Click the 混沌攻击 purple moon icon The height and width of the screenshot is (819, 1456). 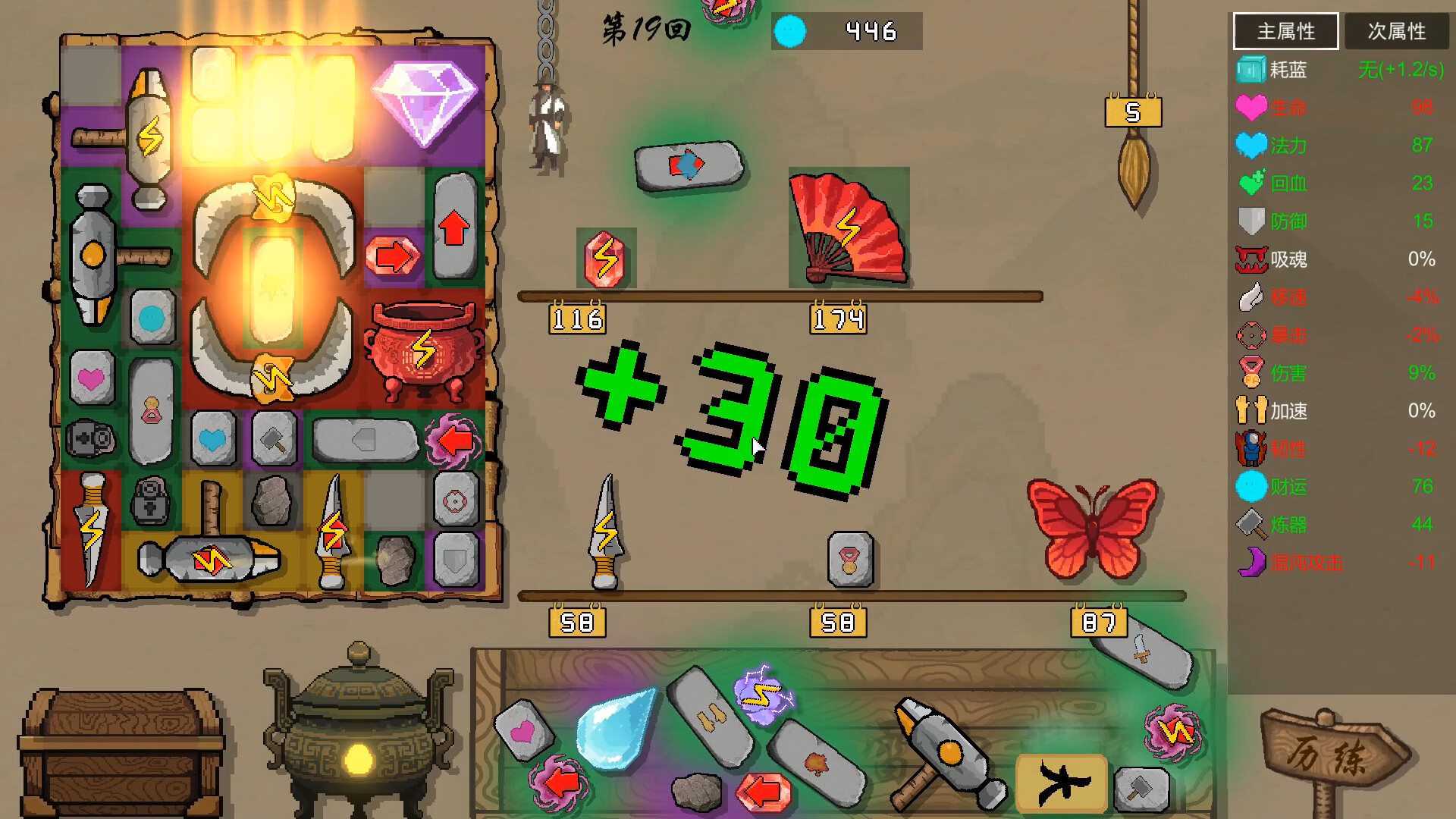click(x=1253, y=563)
